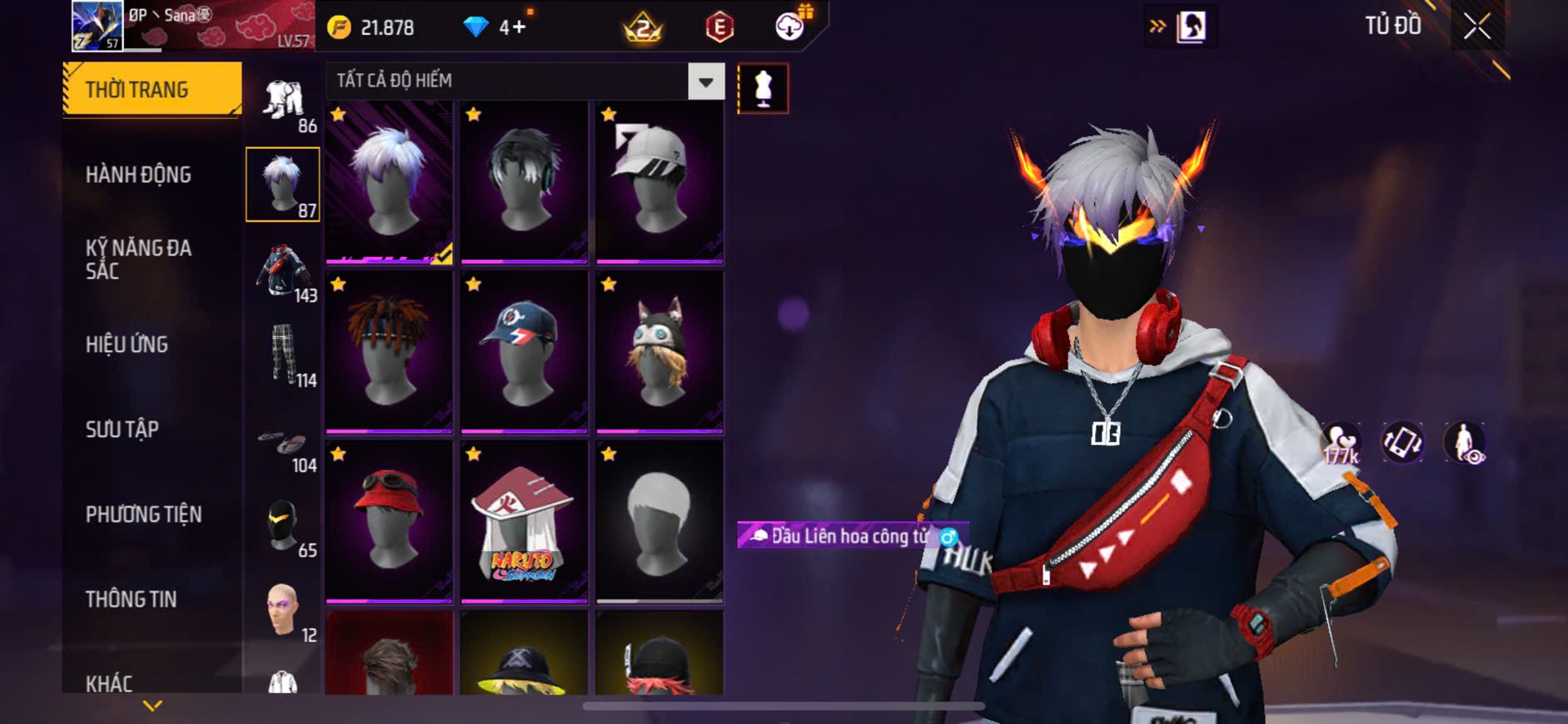Equip the Naruto Hokage hat
The width and height of the screenshot is (1568, 724).
click(x=524, y=522)
